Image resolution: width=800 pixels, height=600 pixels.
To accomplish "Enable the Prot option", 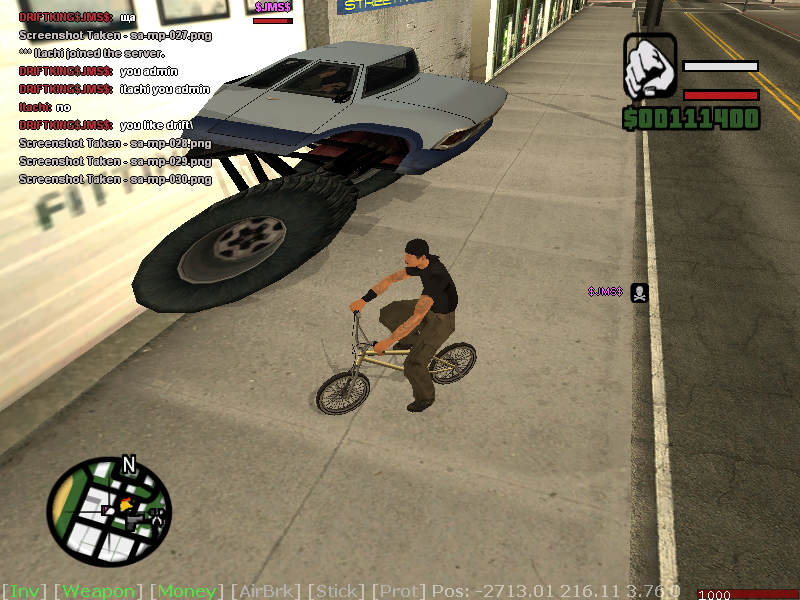I will tap(399, 591).
